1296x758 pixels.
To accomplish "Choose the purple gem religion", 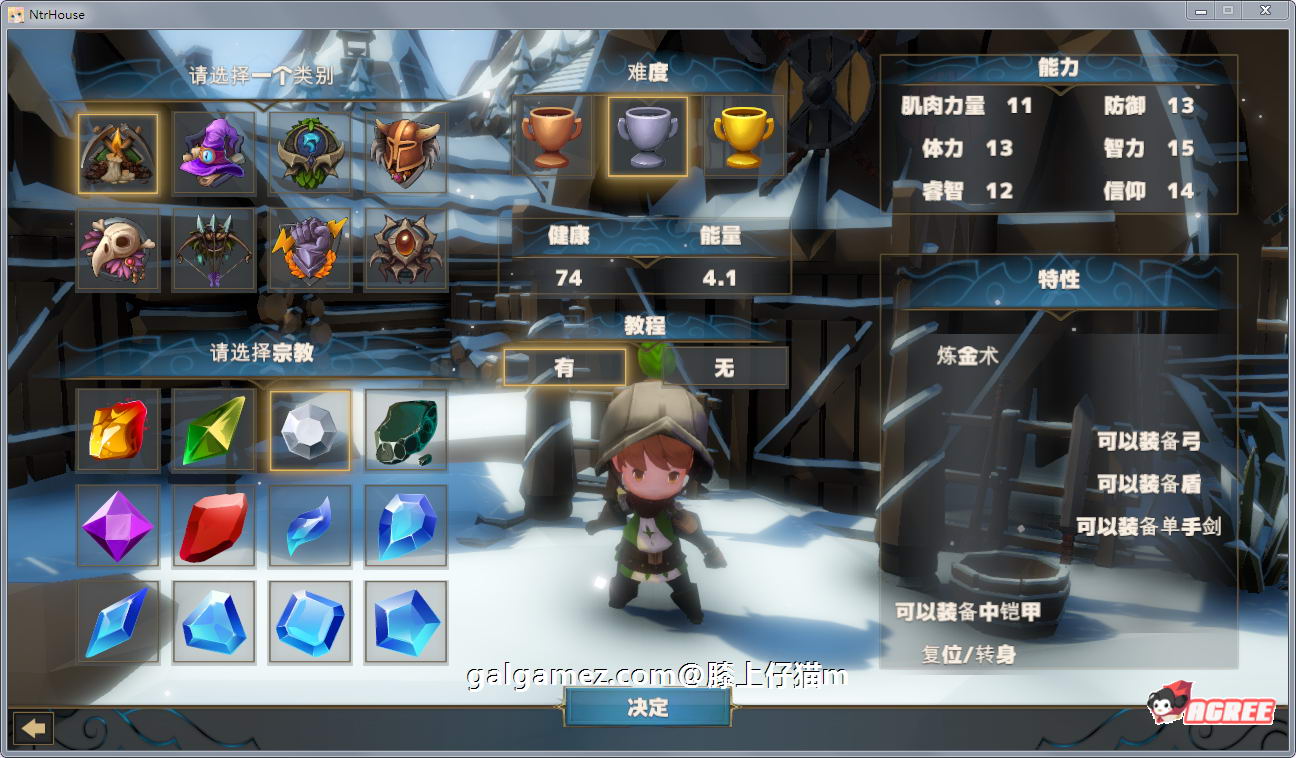I will point(118,526).
